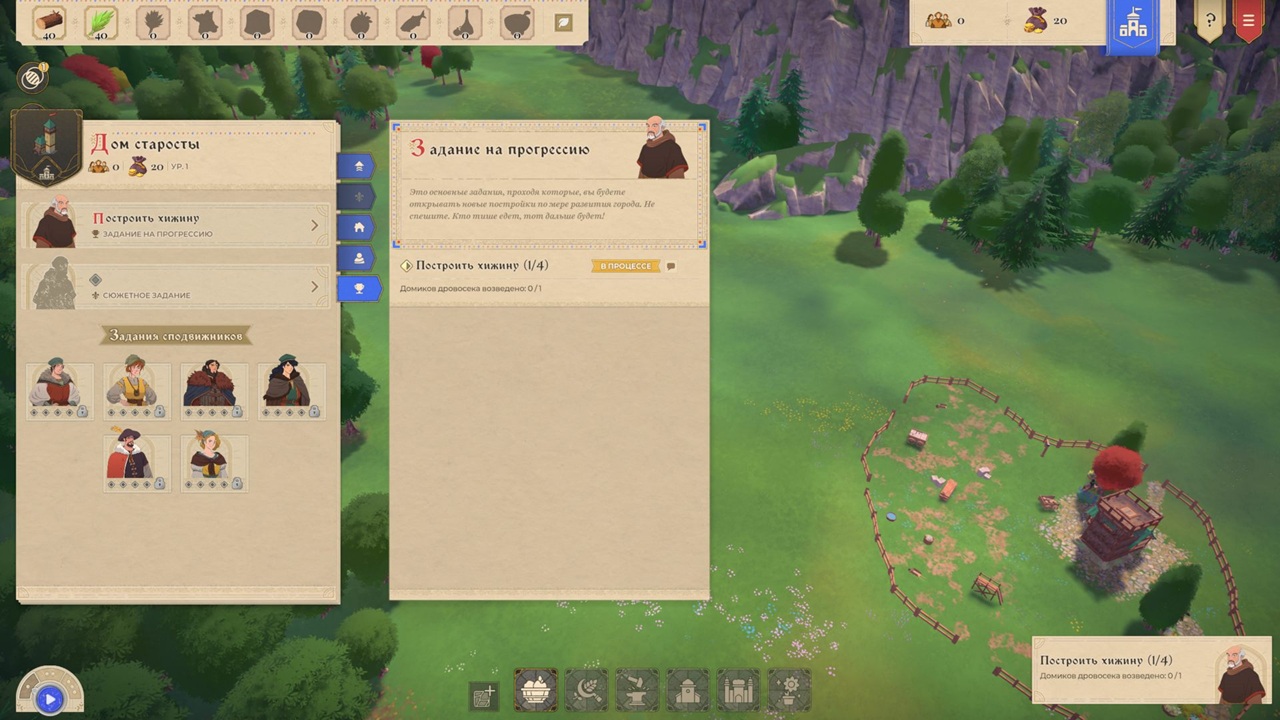Image resolution: width=1280 pixels, height=720 pixels.
Task: Open the anvil and hammer crafting category
Action: point(637,690)
